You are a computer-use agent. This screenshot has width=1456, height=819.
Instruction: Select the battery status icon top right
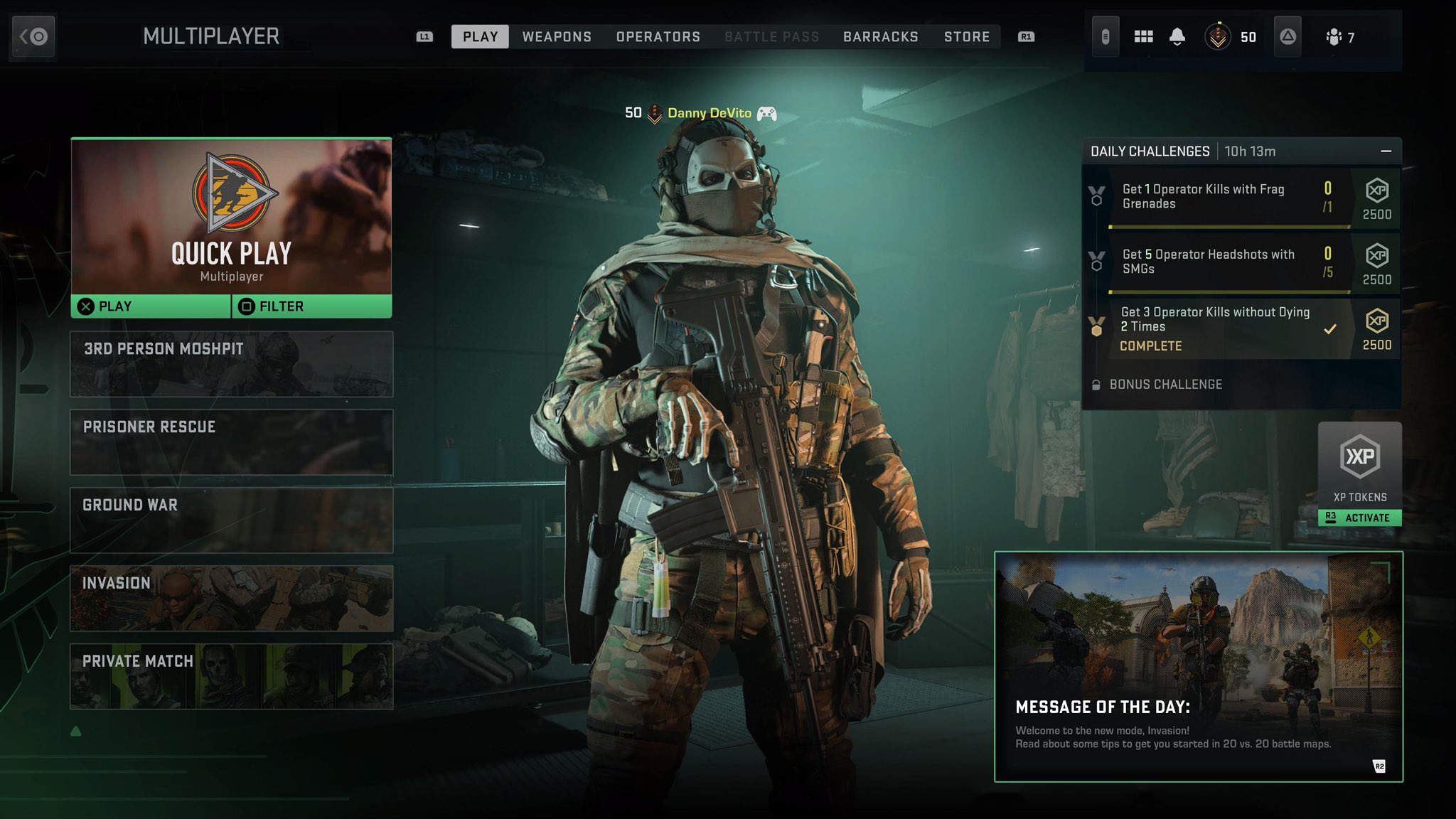(1106, 36)
